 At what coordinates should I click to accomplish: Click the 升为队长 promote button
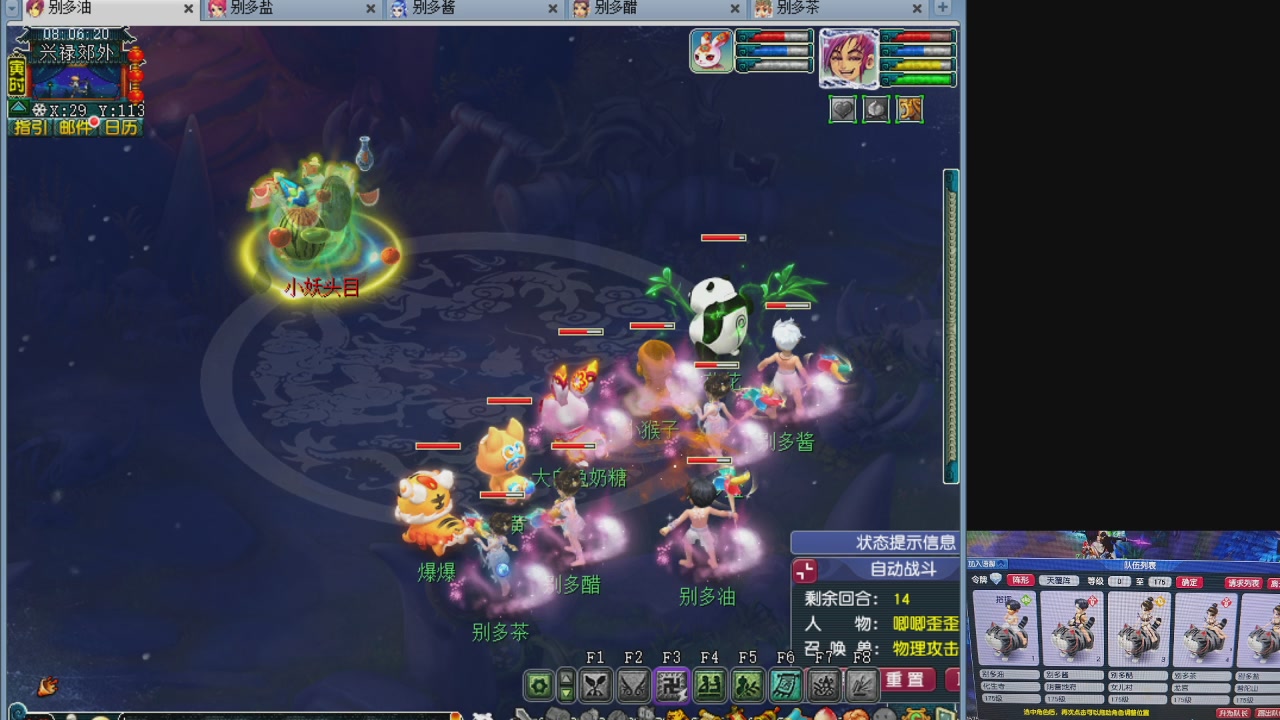[1235, 712]
